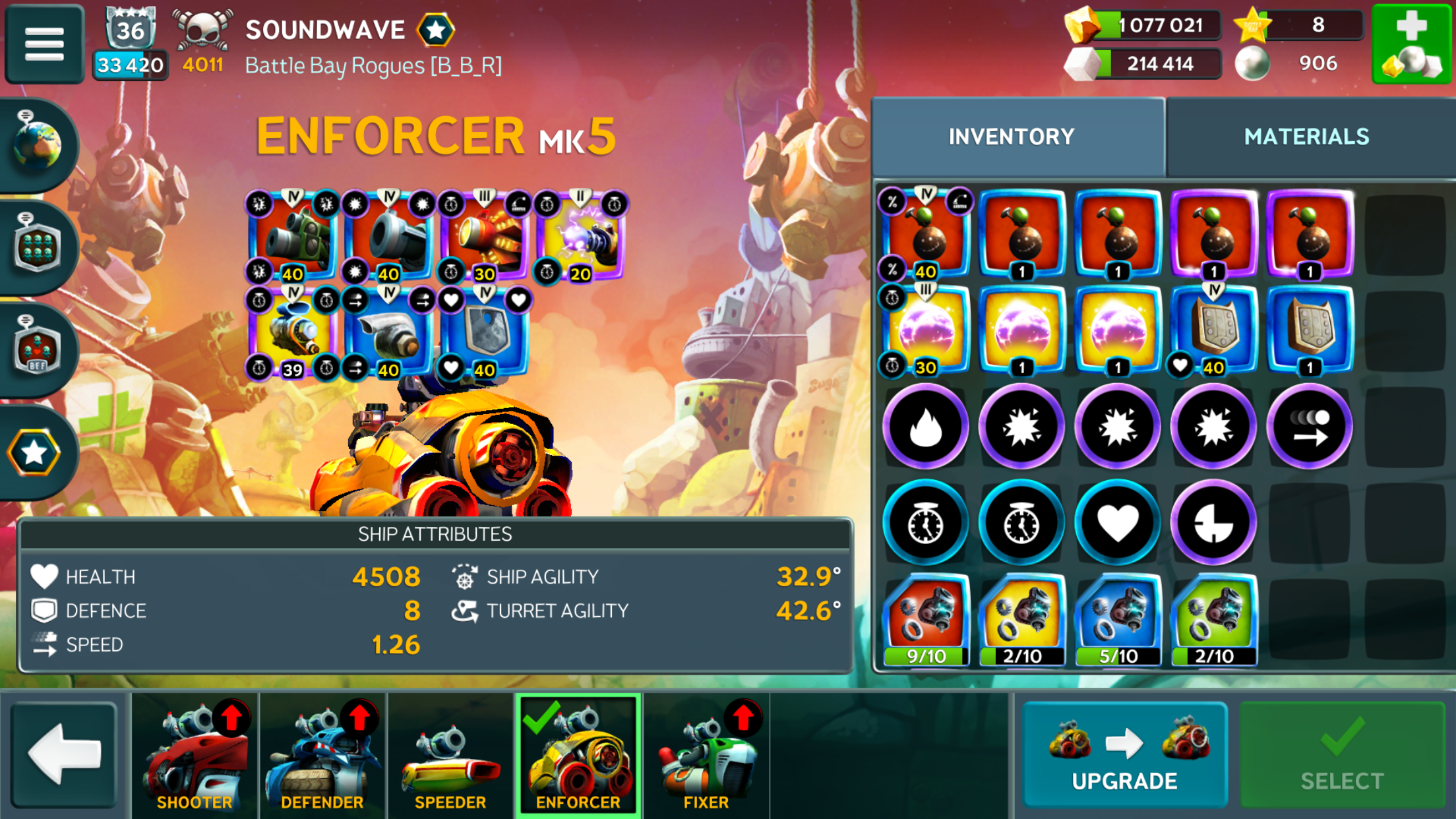The image size is (1456, 819).
Task: Select the Fixer ship
Action: pos(706,756)
